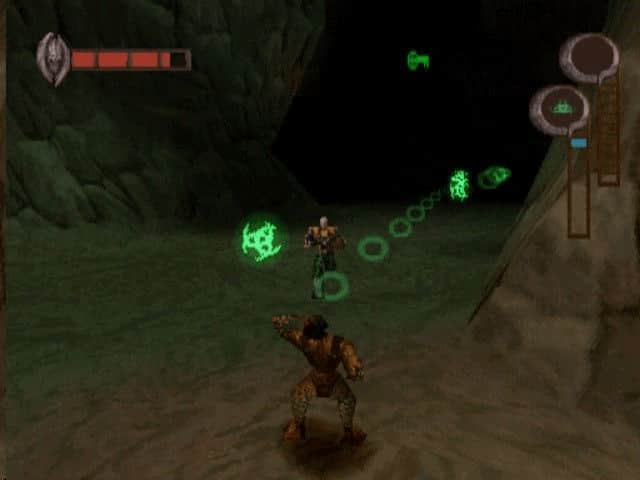Select the ring slot holding the green icon

pos(561,108)
